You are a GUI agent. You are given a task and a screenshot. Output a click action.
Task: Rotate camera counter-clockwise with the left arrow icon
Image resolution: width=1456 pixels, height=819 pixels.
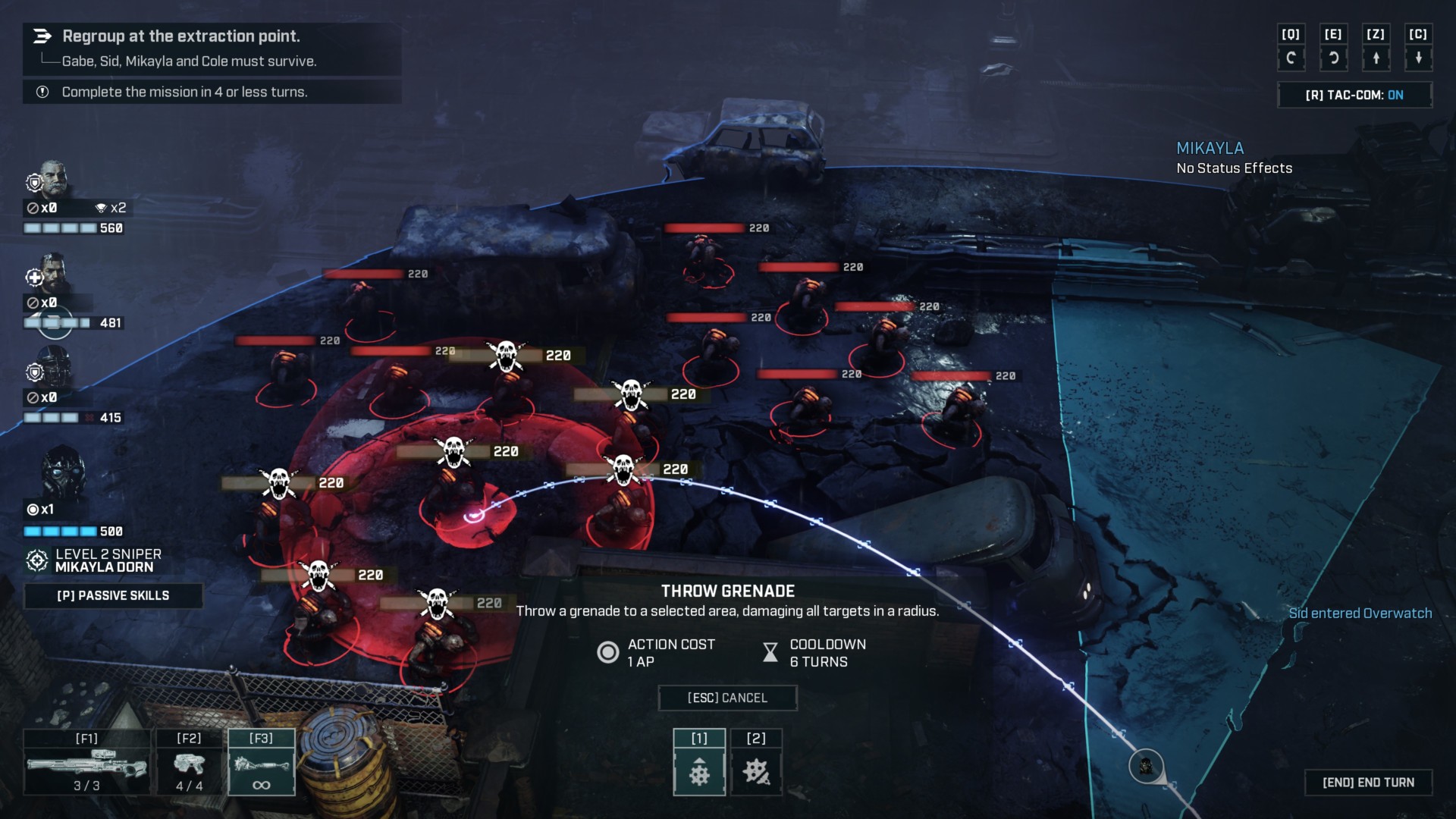(x=1291, y=58)
